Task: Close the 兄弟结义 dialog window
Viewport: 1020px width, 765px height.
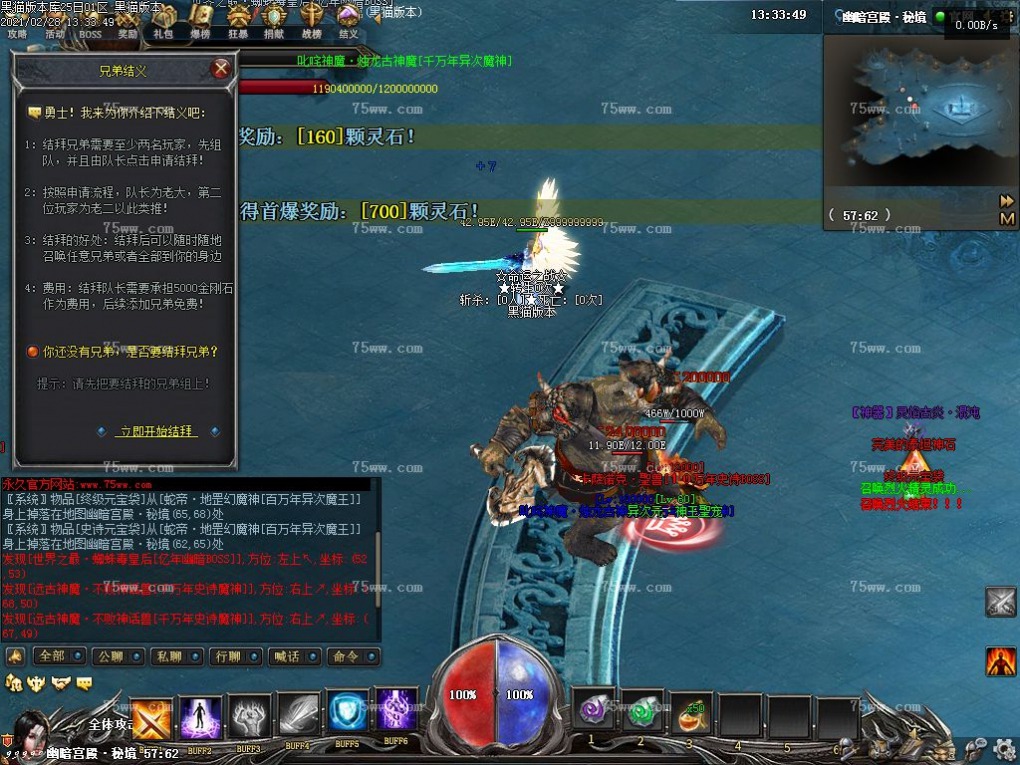Action: pos(221,69)
